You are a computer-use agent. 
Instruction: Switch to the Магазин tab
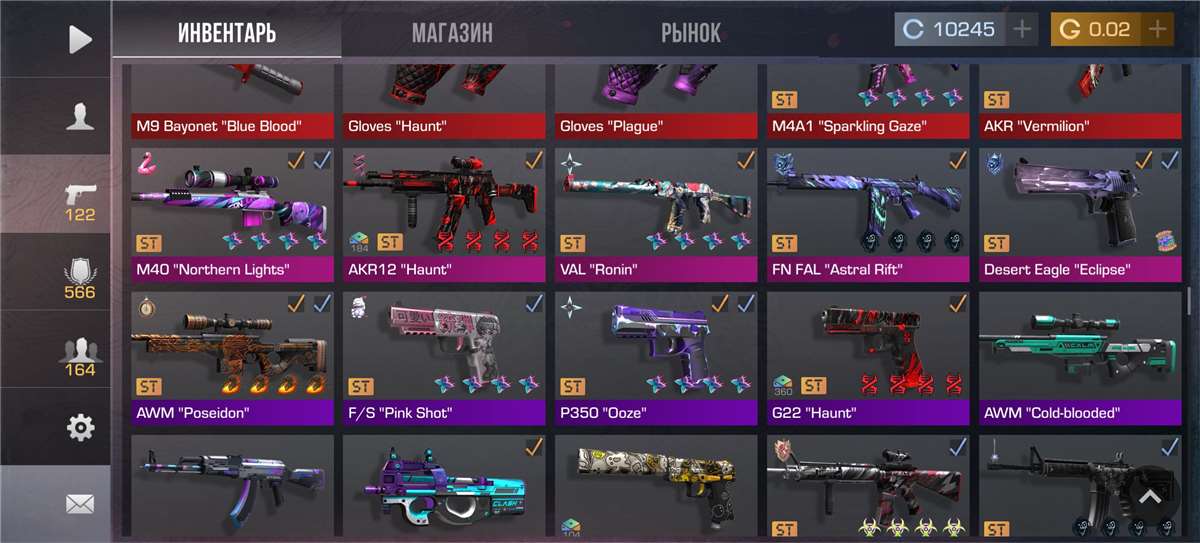point(452,32)
